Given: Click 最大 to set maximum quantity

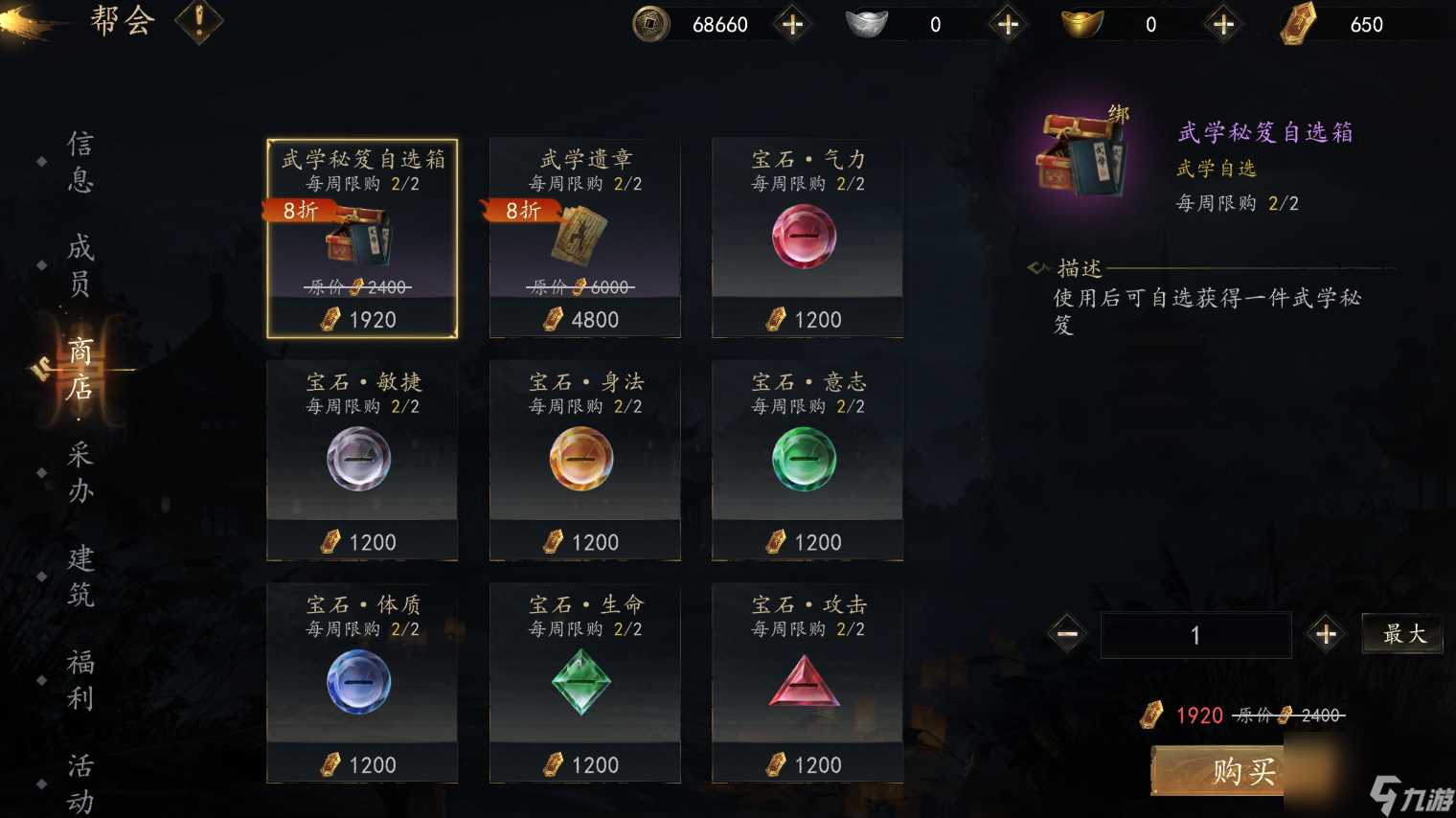Looking at the screenshot, I should click(x=1402, y=634).
